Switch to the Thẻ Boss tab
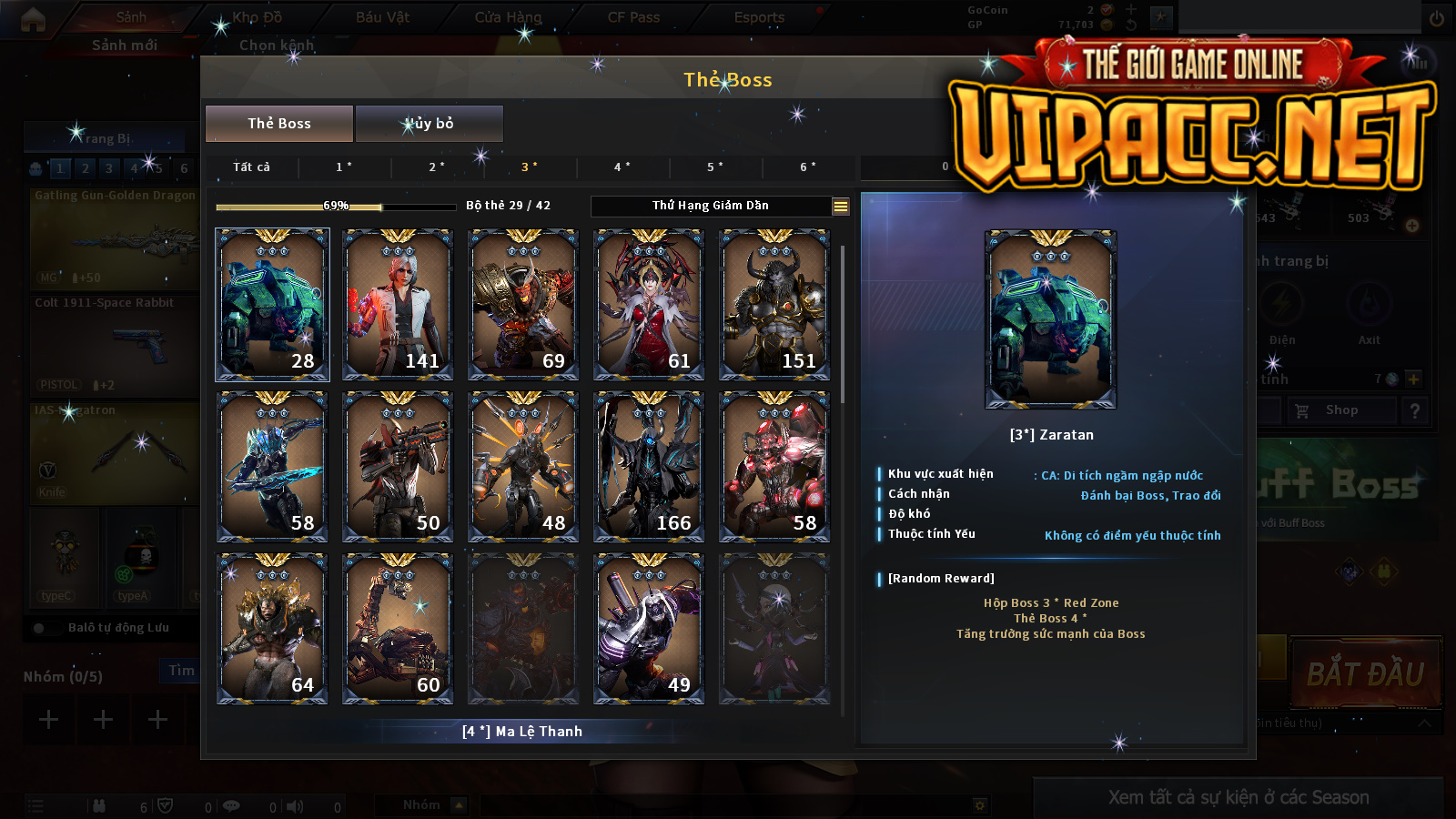The height and width of the screenshot is (819, 1456). (x=279, y=124)
